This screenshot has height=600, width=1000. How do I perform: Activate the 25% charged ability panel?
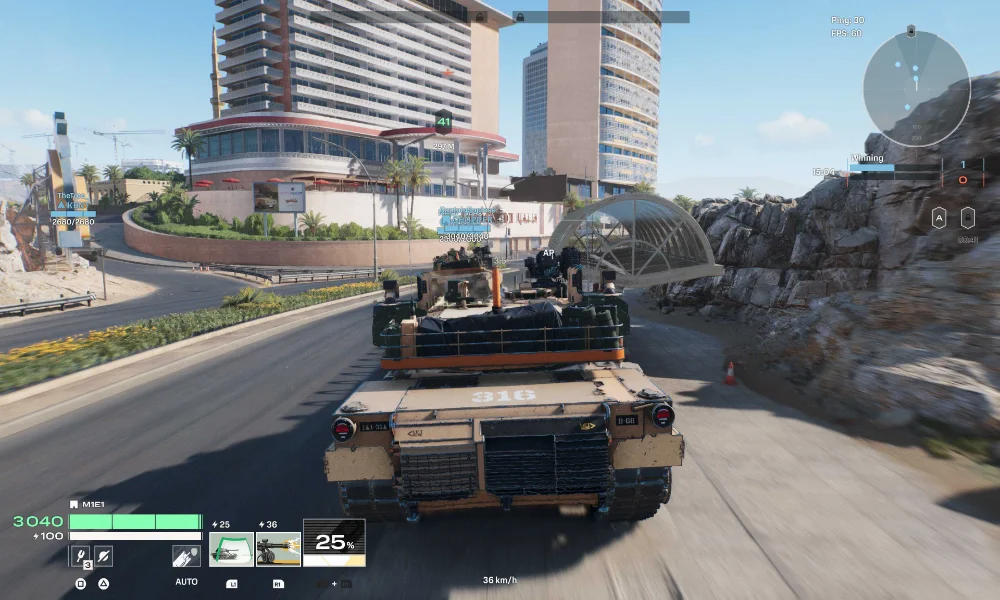334,543
